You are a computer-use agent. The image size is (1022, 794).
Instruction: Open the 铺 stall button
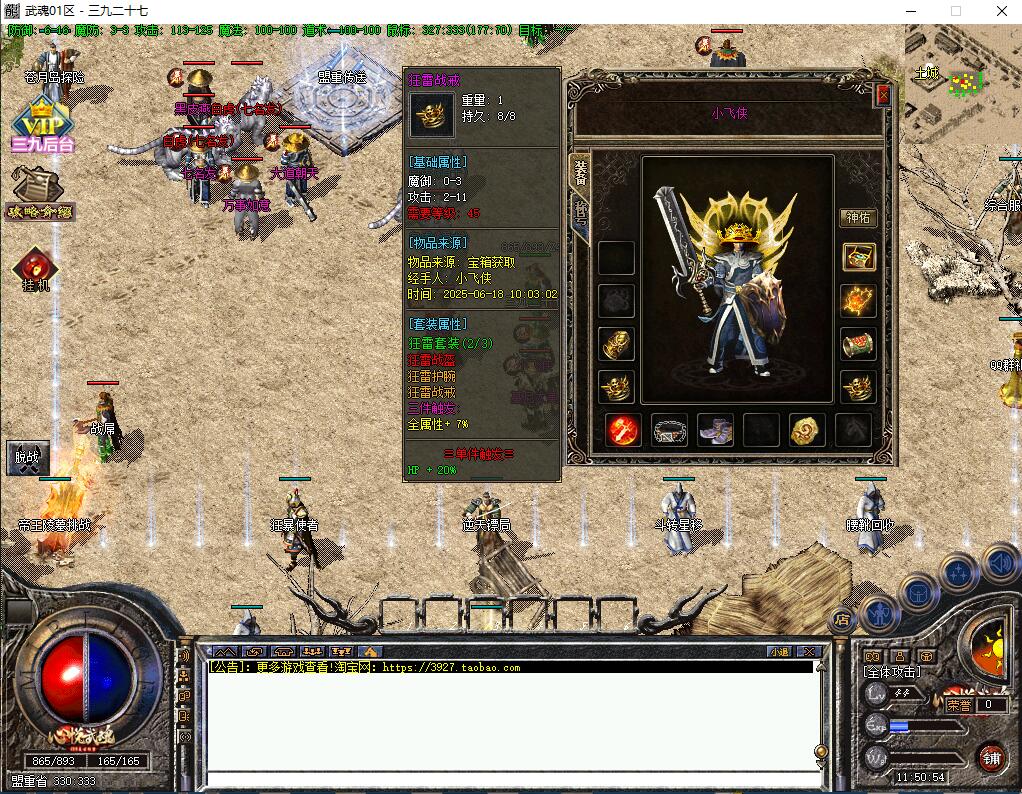[992, 757]
